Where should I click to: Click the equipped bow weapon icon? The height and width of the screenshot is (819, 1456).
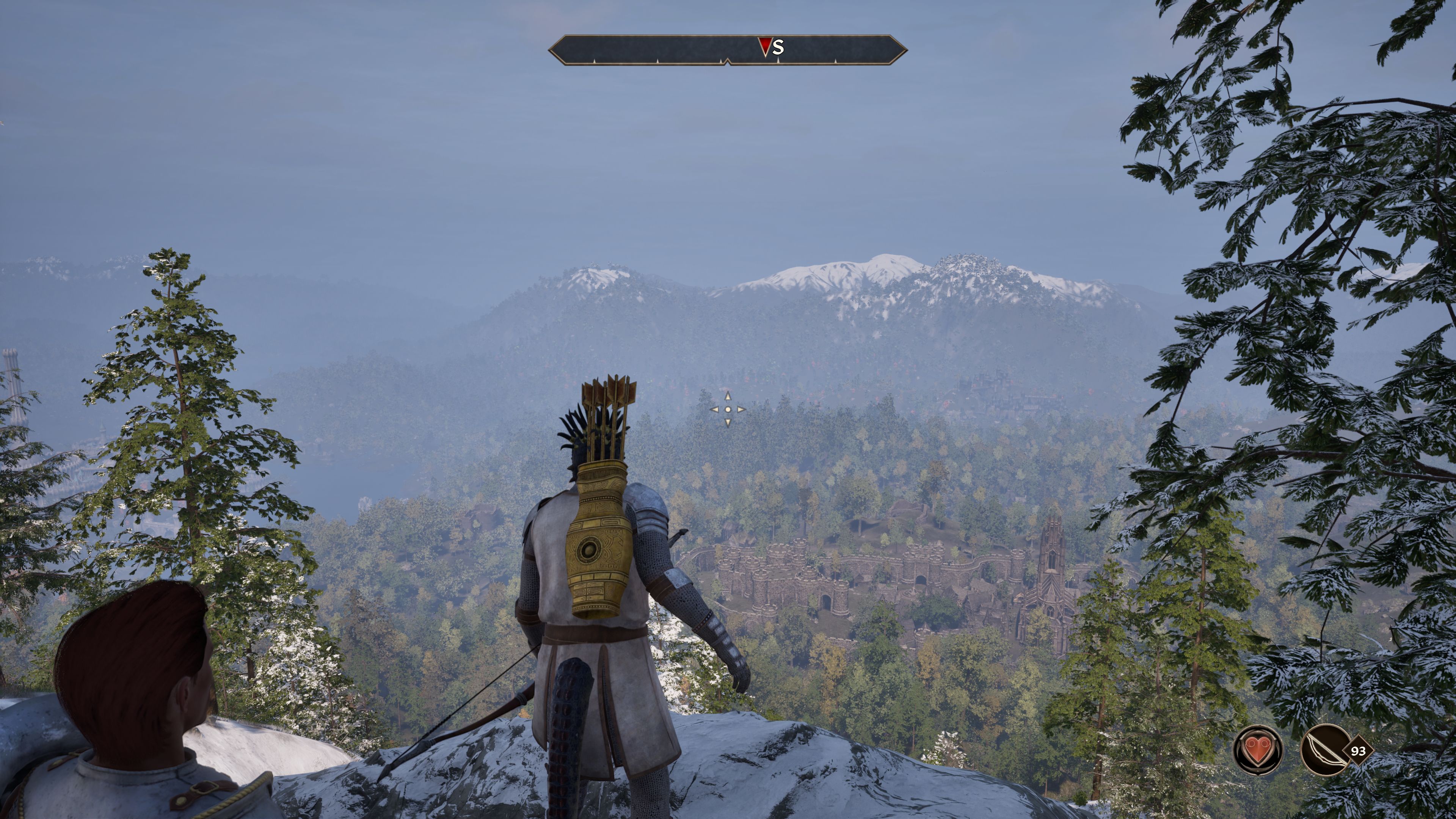(1324, 750)
